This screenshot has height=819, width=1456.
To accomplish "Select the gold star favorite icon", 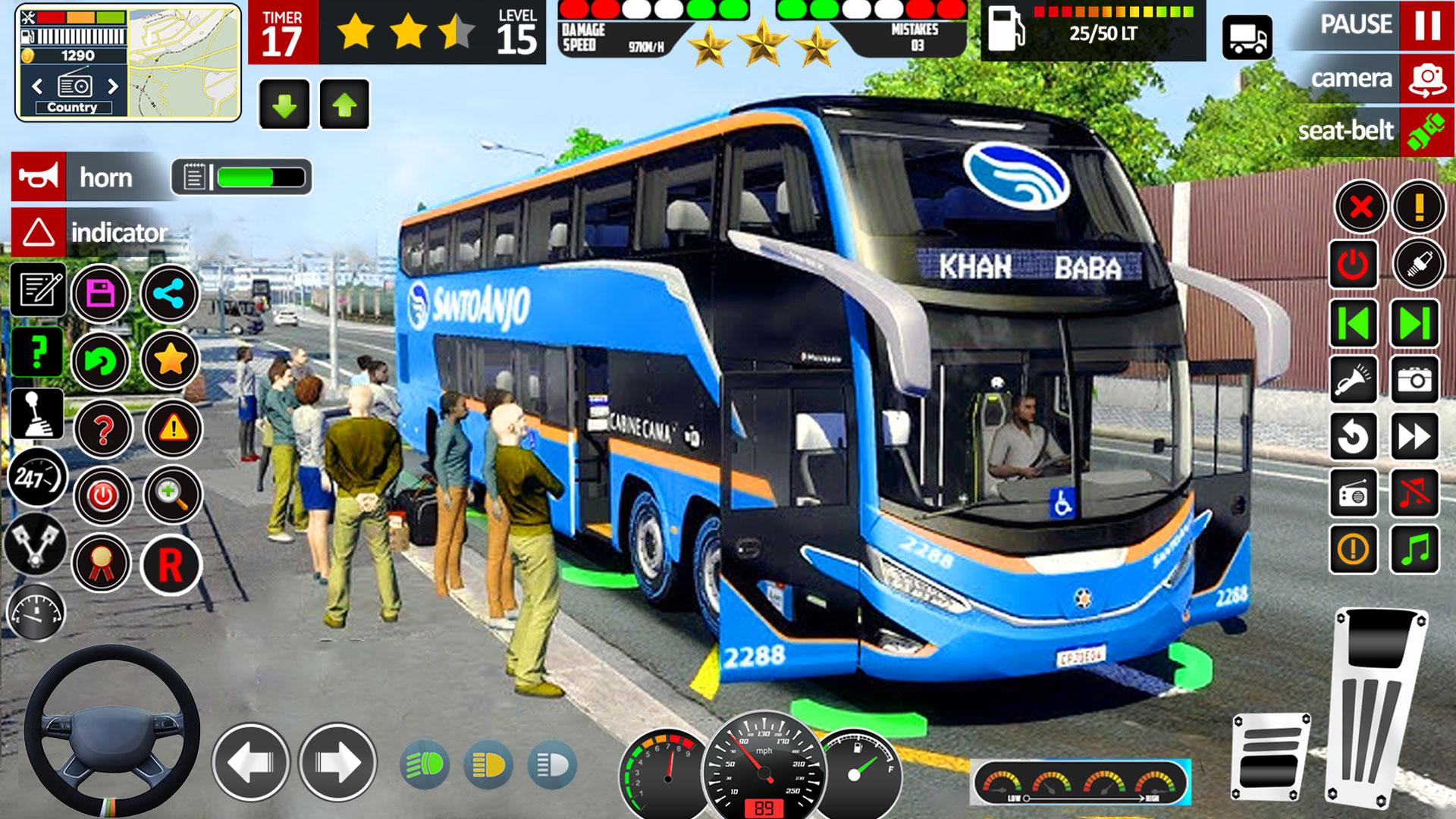I will pyautogui.click(x=170, y=360).
